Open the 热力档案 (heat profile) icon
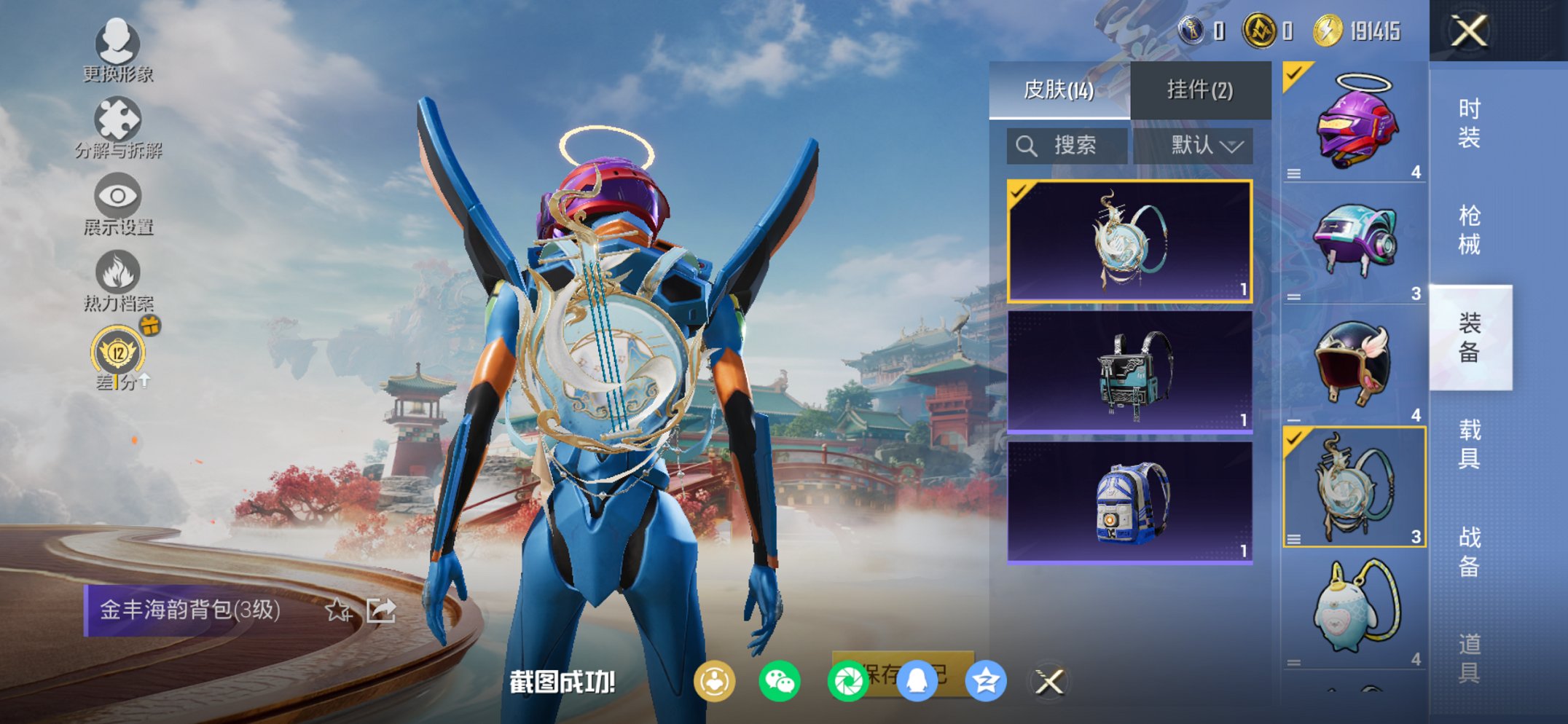 click(118, 271)
